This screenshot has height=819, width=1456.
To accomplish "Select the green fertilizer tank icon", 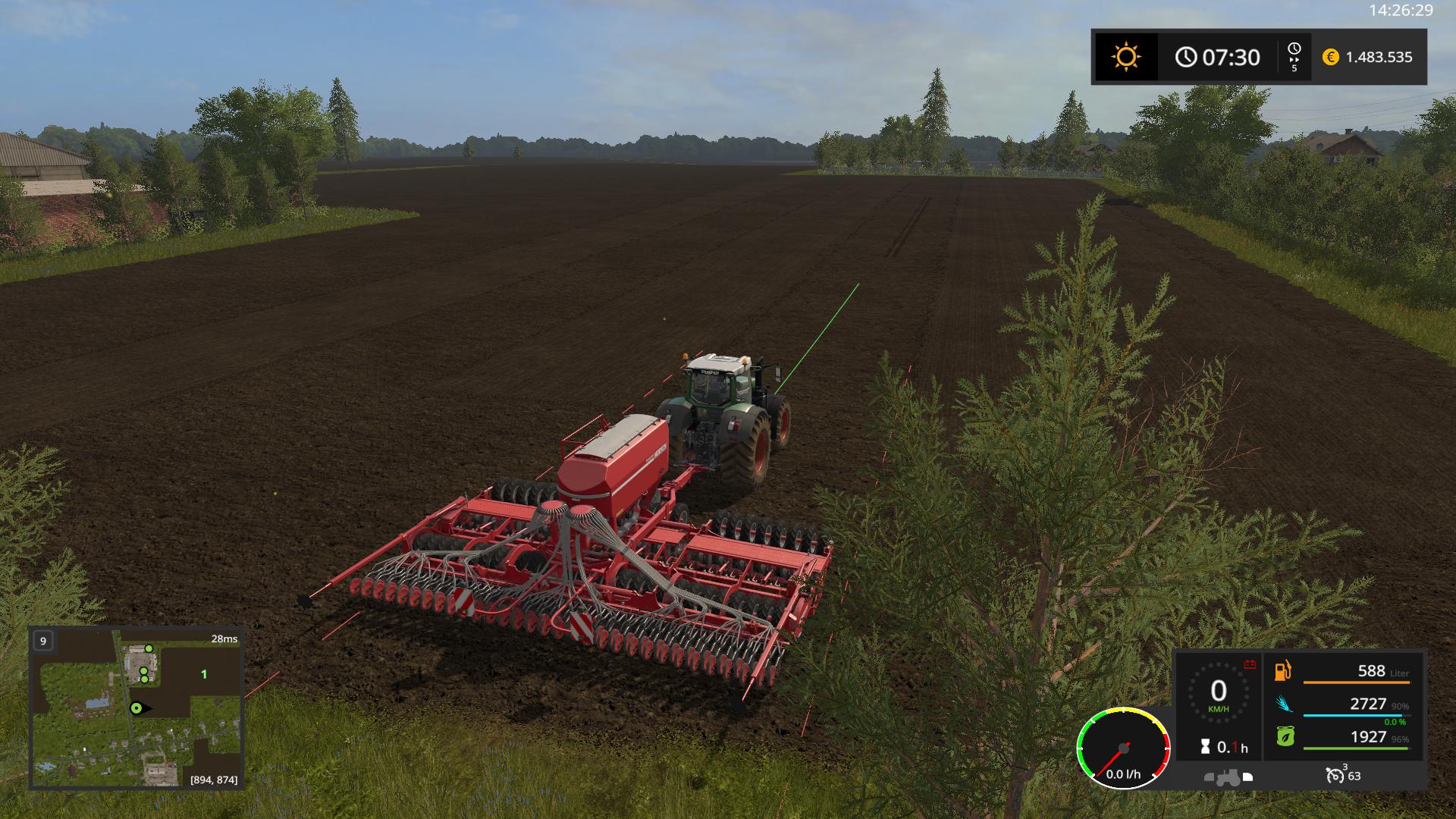I will pos(1284,736).
